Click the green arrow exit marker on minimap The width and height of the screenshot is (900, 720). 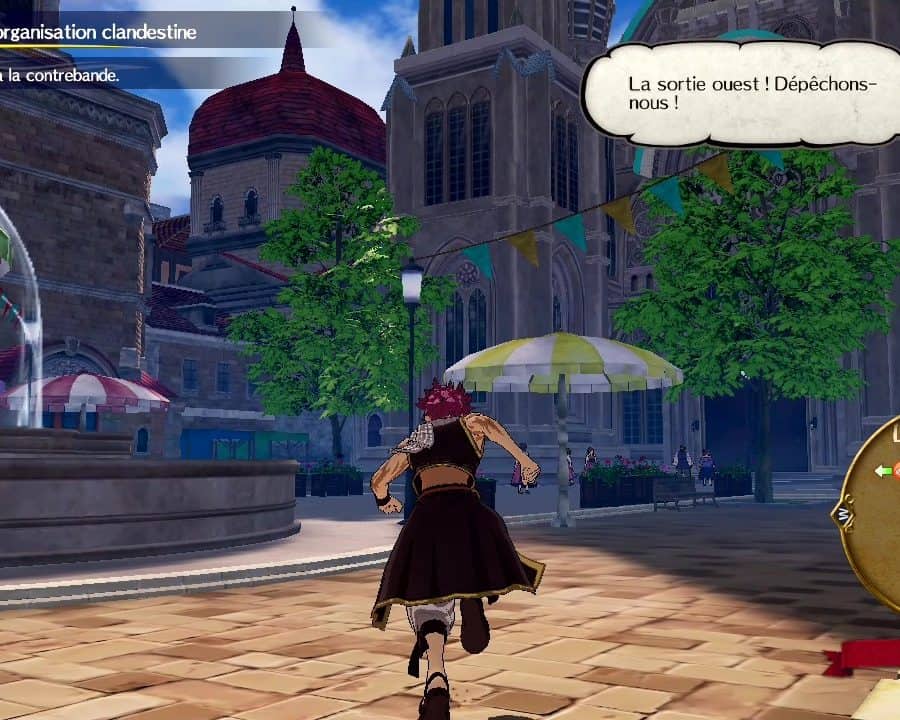pyautogui.click(x=883, y=471)
